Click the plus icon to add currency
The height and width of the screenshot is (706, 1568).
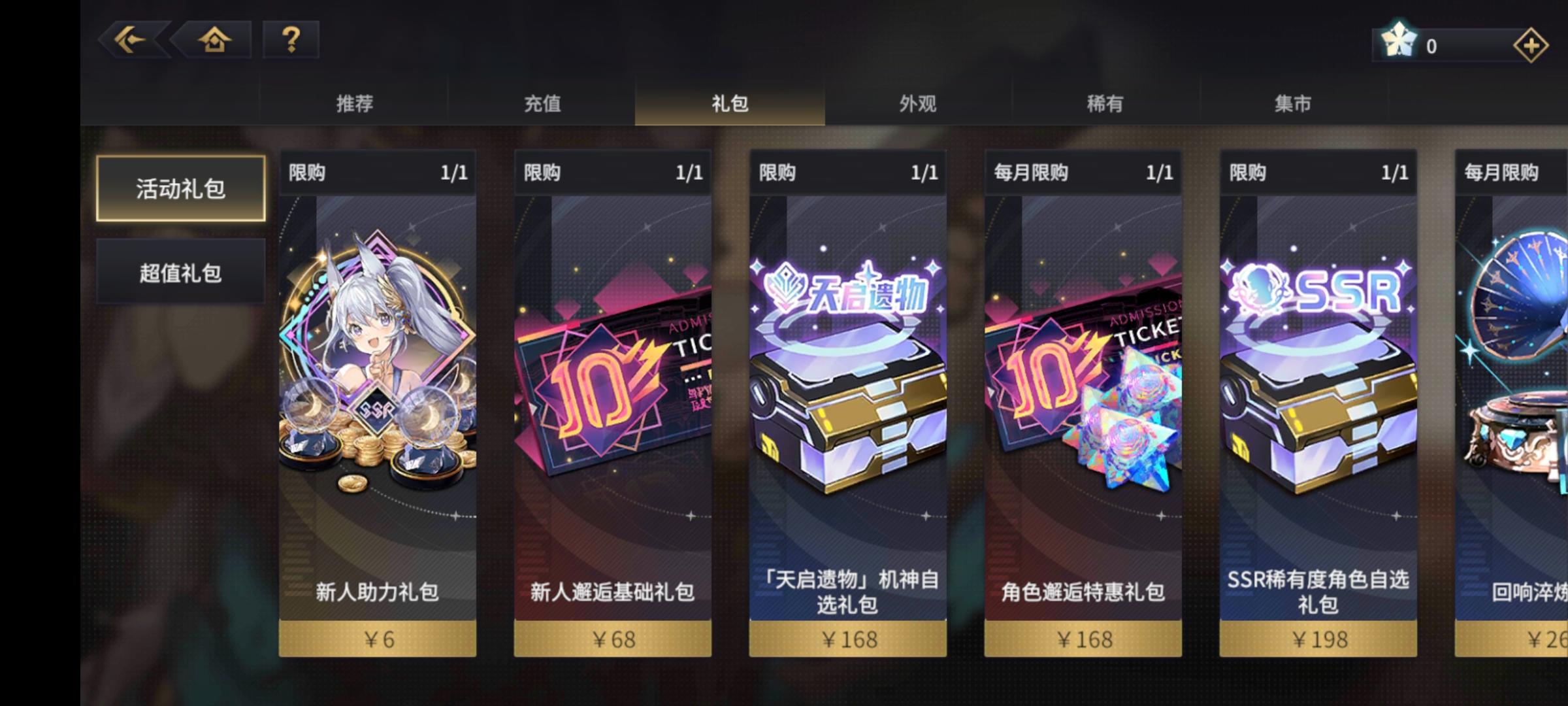click(x=1531, y=45)
